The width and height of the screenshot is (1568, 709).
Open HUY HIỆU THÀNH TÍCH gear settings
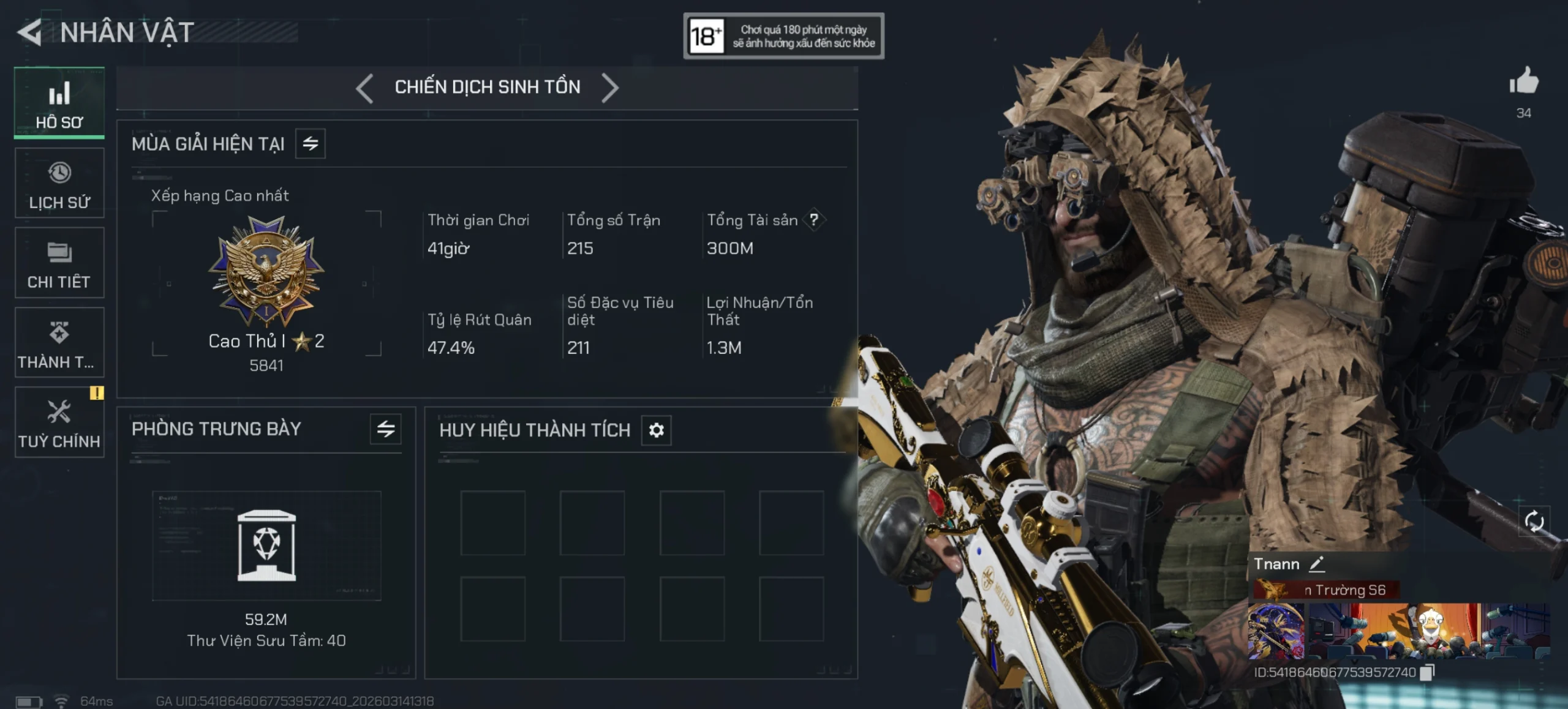point(656,430)
